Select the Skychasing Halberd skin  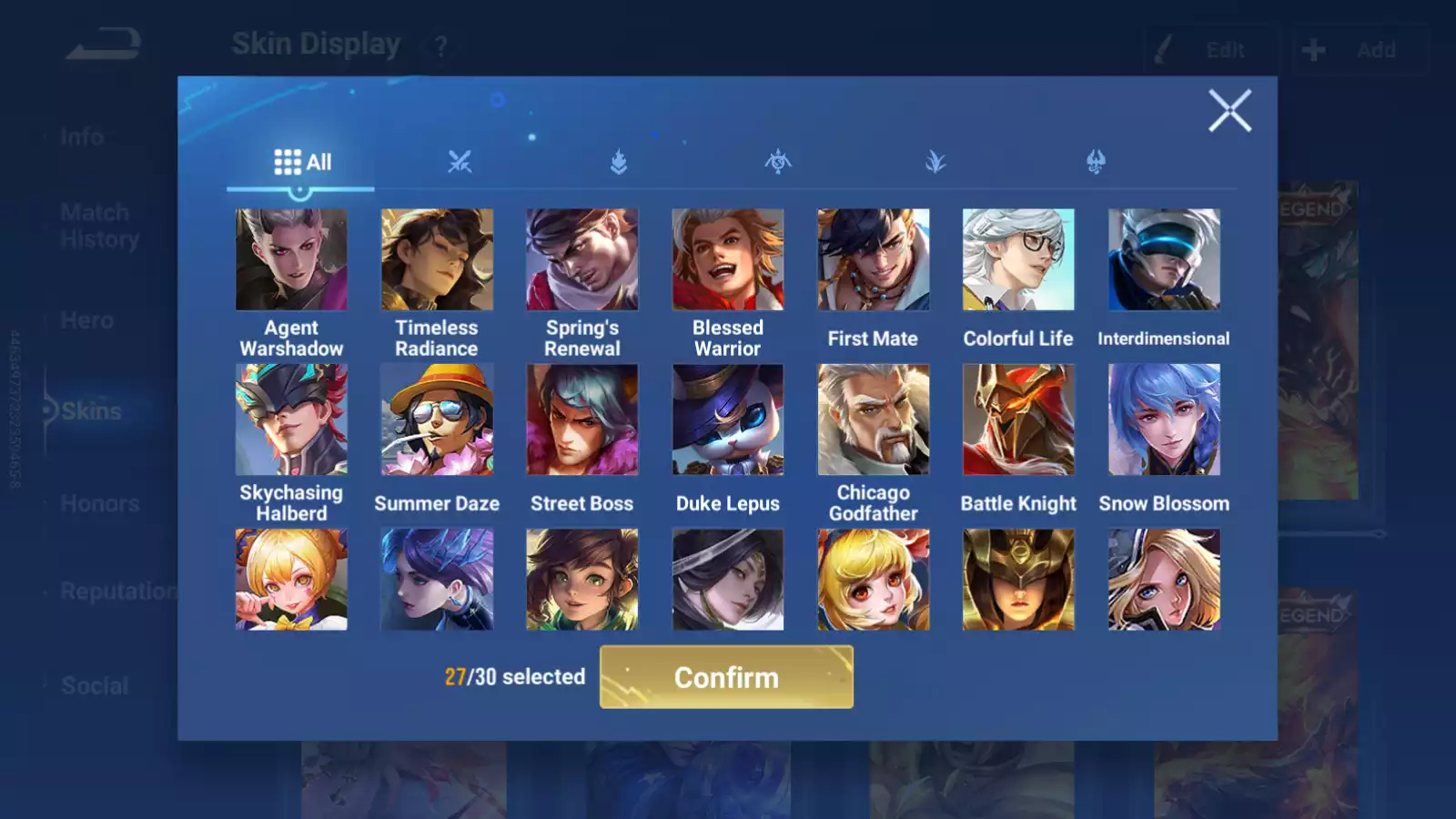[x=291, y=420]
